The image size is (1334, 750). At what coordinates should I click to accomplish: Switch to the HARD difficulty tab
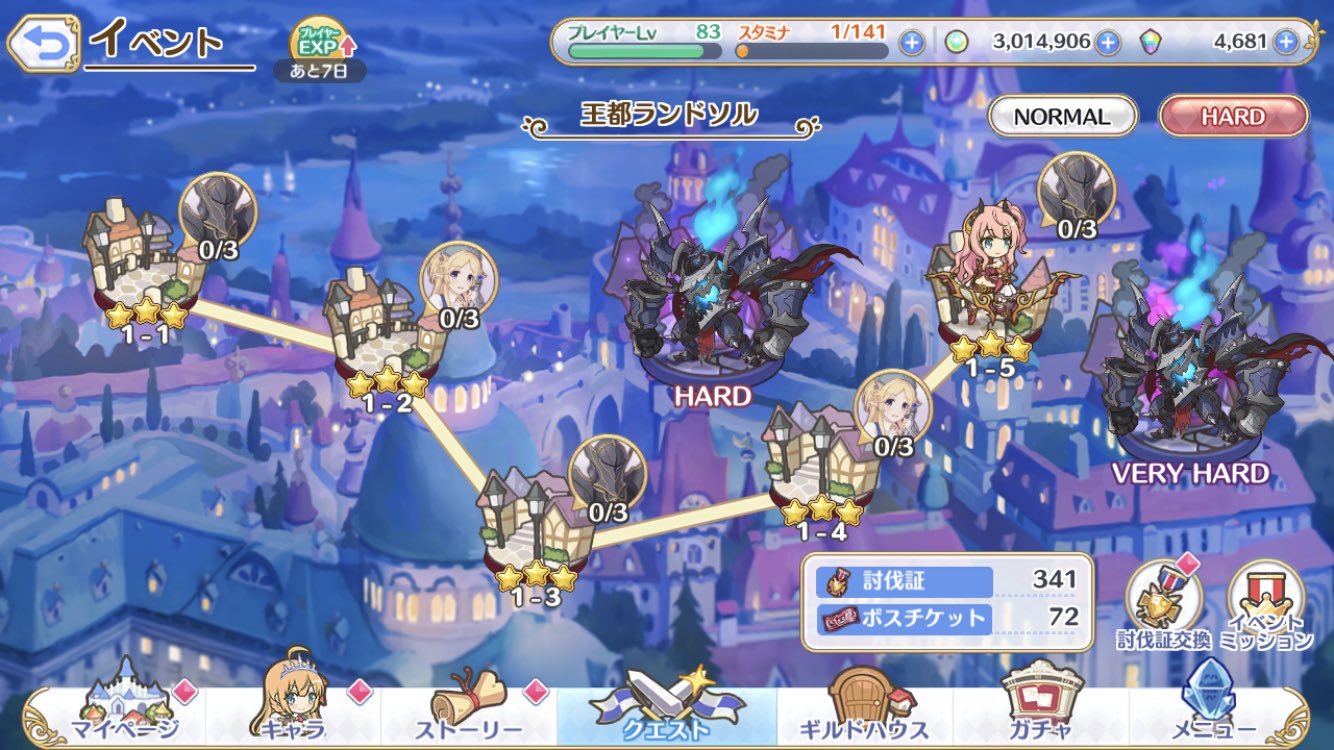point(1232,116)
